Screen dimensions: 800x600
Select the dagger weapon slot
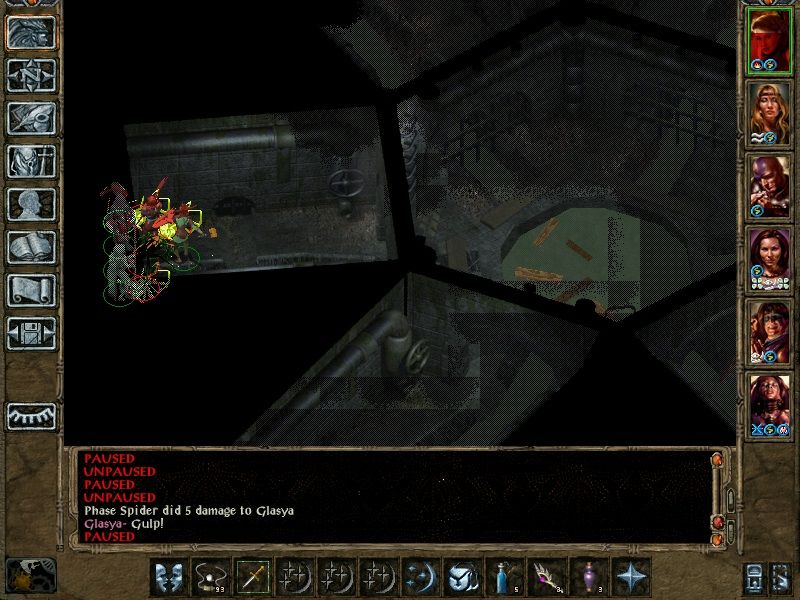[x=253, y=578]
